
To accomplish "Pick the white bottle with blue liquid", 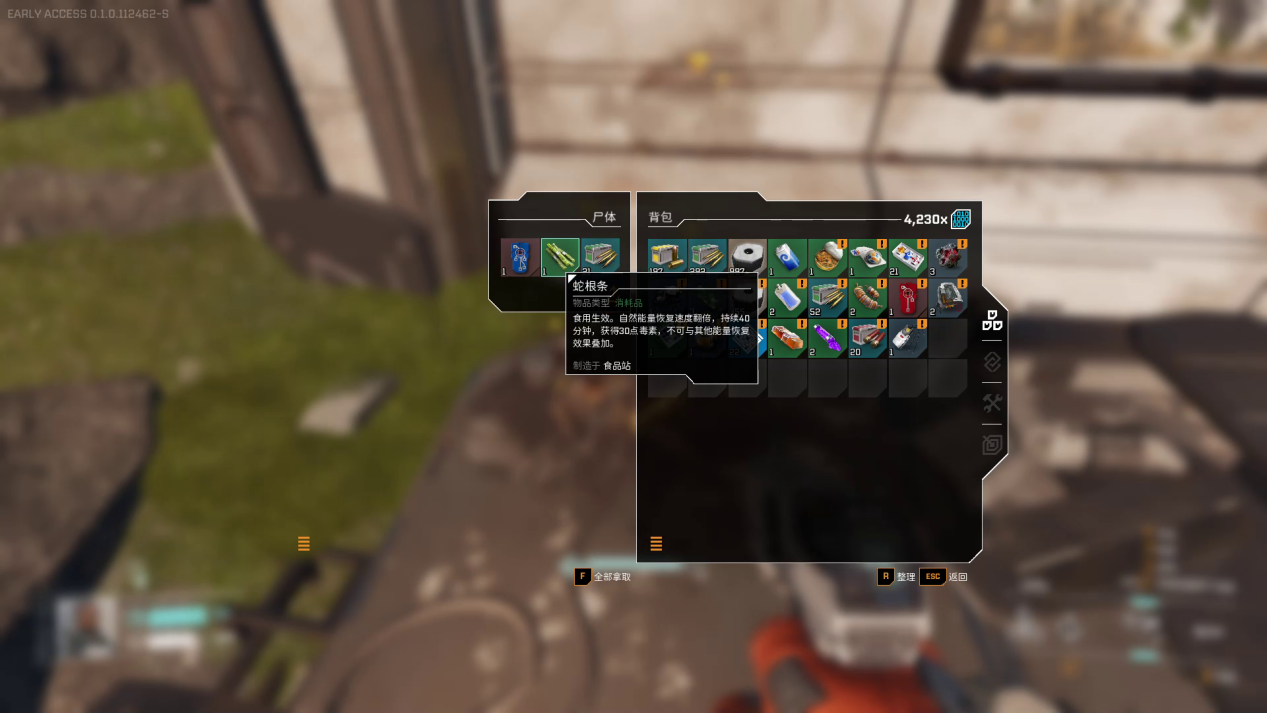I will 787,297.
